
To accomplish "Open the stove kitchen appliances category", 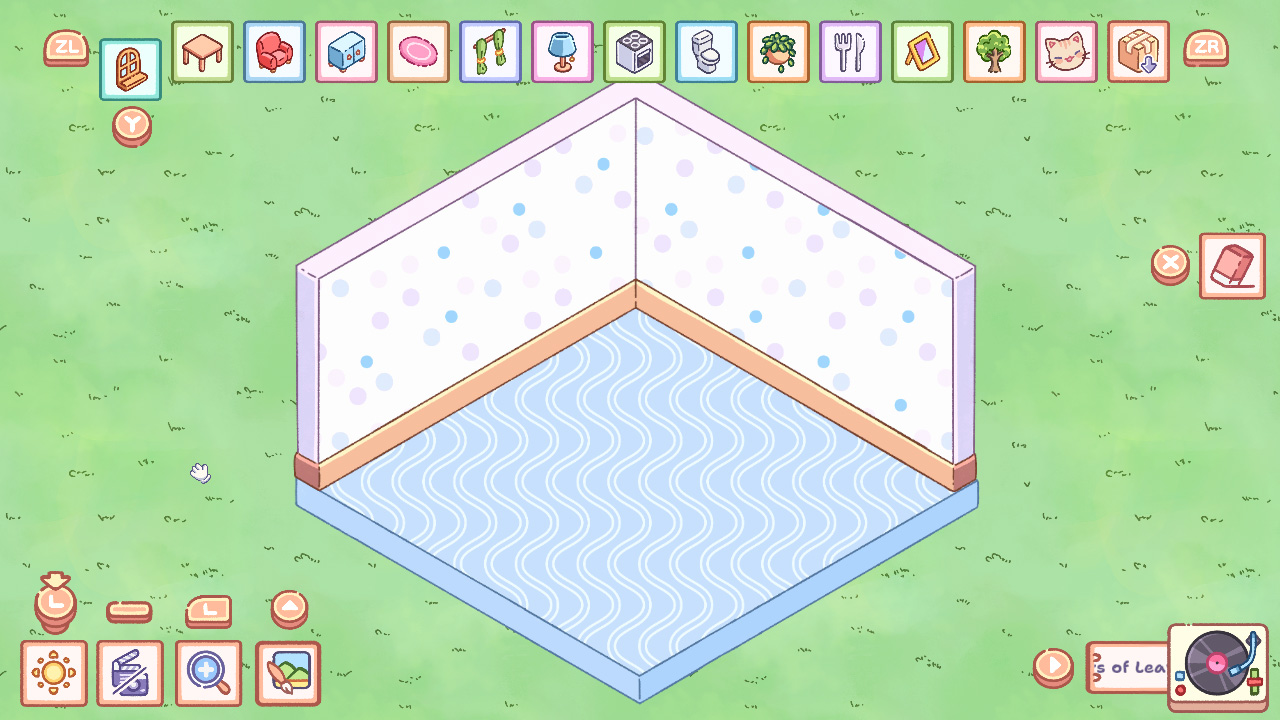I will pos(634,52).
